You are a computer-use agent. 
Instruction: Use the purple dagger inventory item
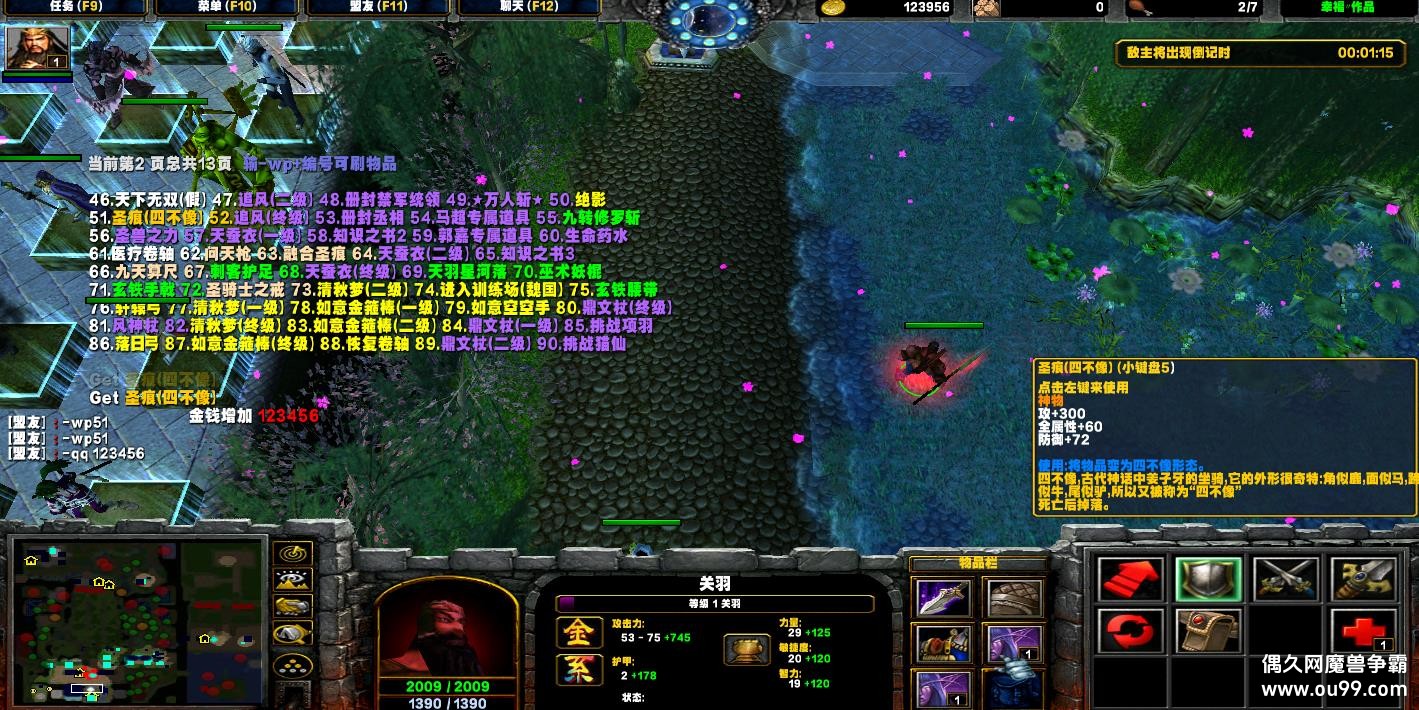click(943, 598)
